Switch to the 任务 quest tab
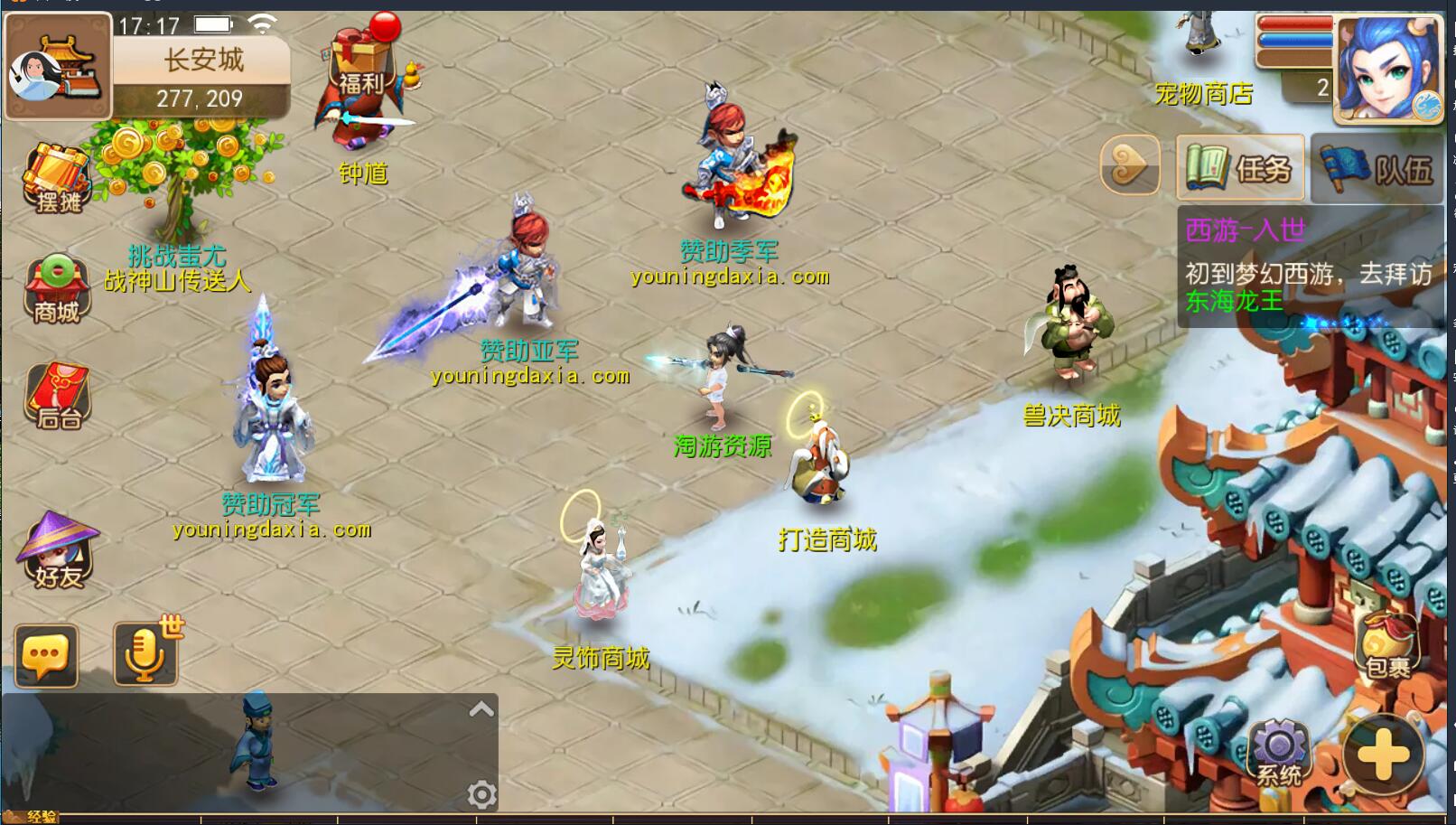The height and width of the screenshot is (825, 1456). (1240, 166)
